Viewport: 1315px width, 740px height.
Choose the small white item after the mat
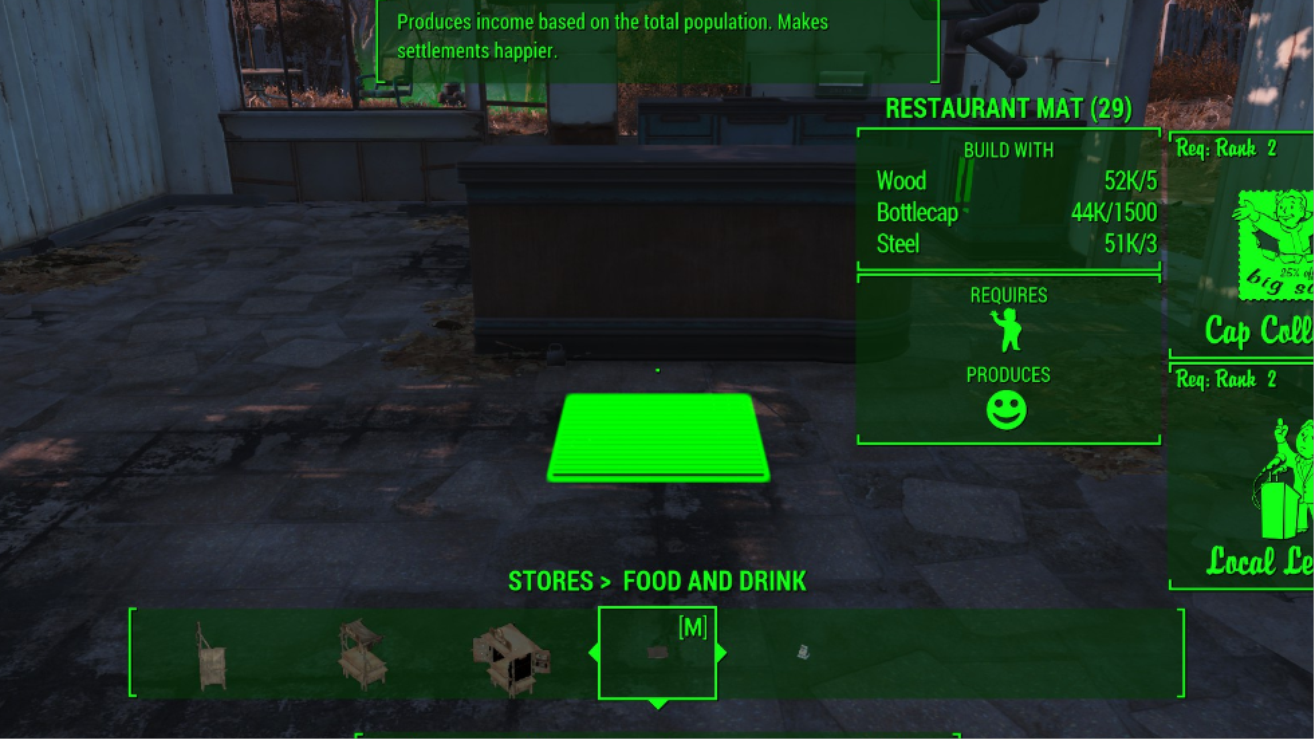click(x=802, y=652)
